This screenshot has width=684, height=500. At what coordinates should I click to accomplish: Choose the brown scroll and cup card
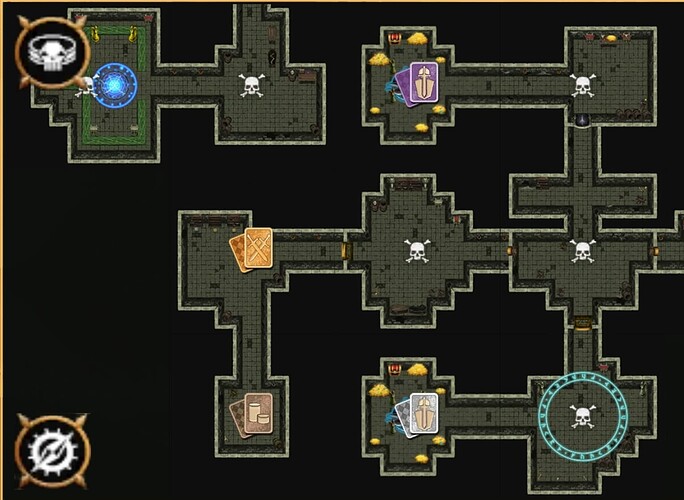pyautogui.click(x=253, y=413)
